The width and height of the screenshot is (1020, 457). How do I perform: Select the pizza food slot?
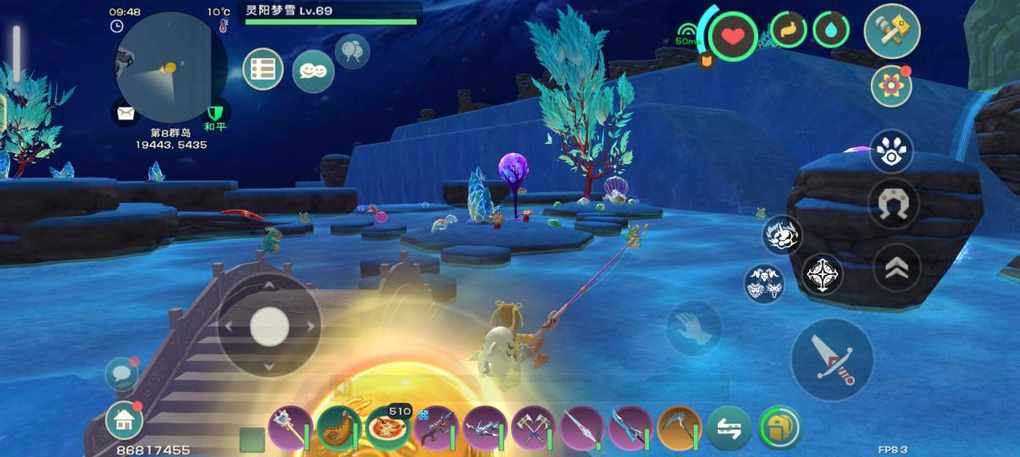(385, 427)
